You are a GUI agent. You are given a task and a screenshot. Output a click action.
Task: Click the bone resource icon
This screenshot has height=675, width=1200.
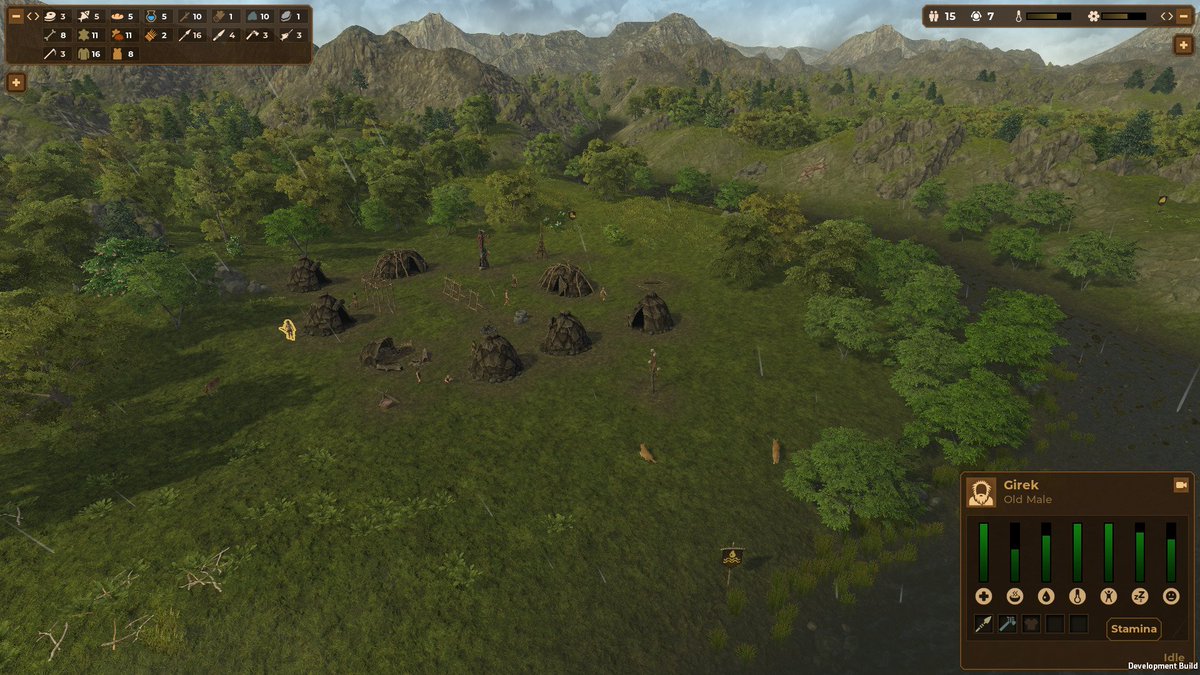tap(50, 35)
